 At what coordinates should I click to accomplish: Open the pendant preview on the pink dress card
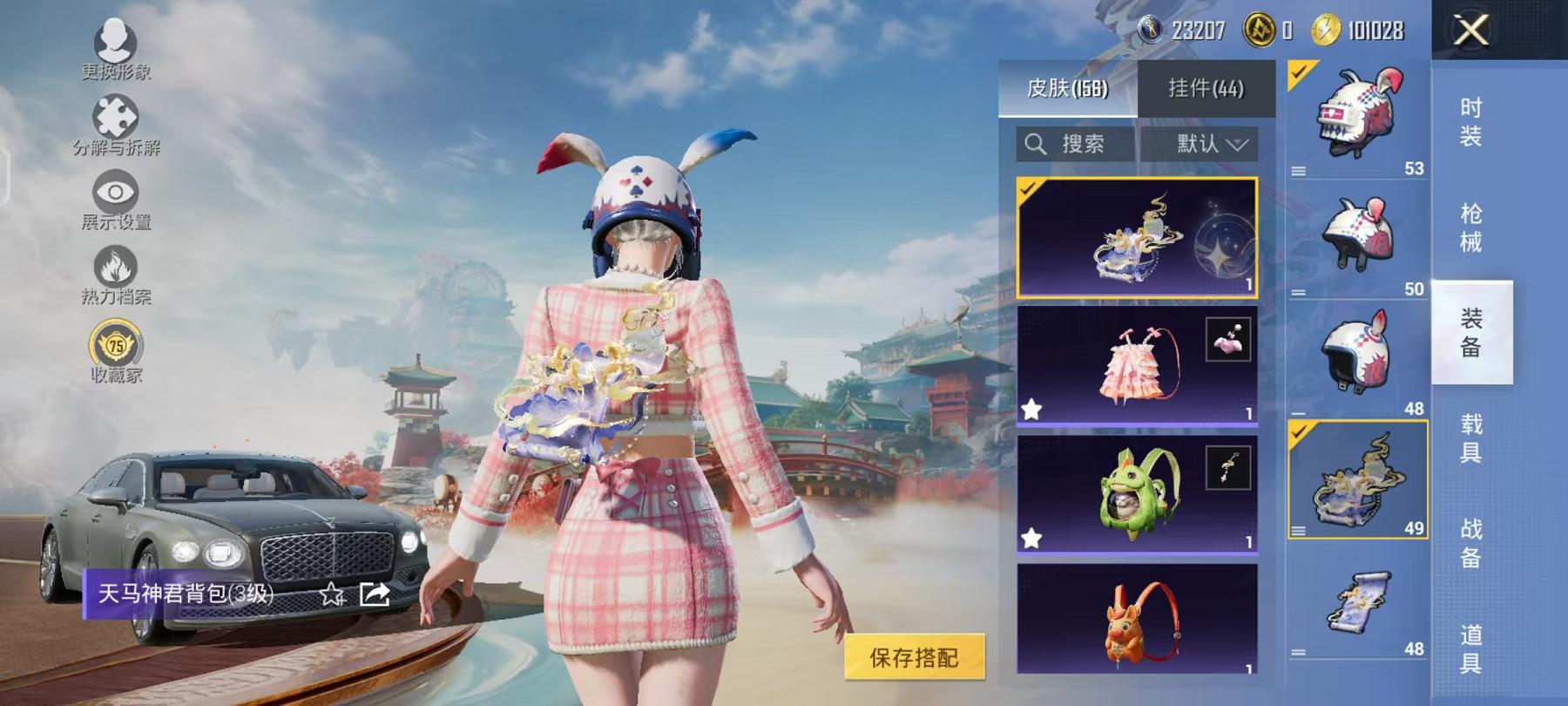tap(1227, 339)
